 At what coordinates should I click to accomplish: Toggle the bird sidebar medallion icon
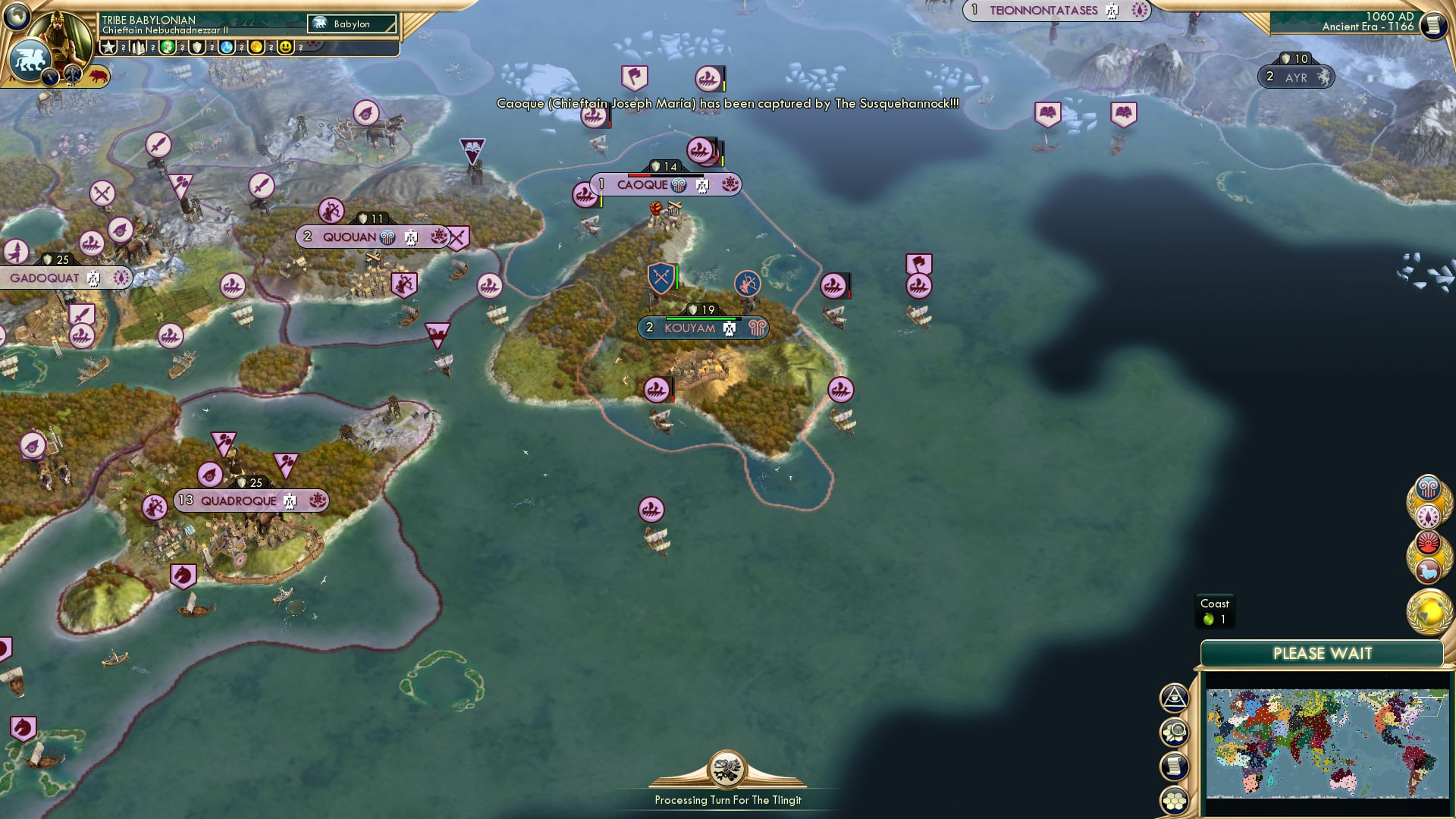tap(1429, 570)
